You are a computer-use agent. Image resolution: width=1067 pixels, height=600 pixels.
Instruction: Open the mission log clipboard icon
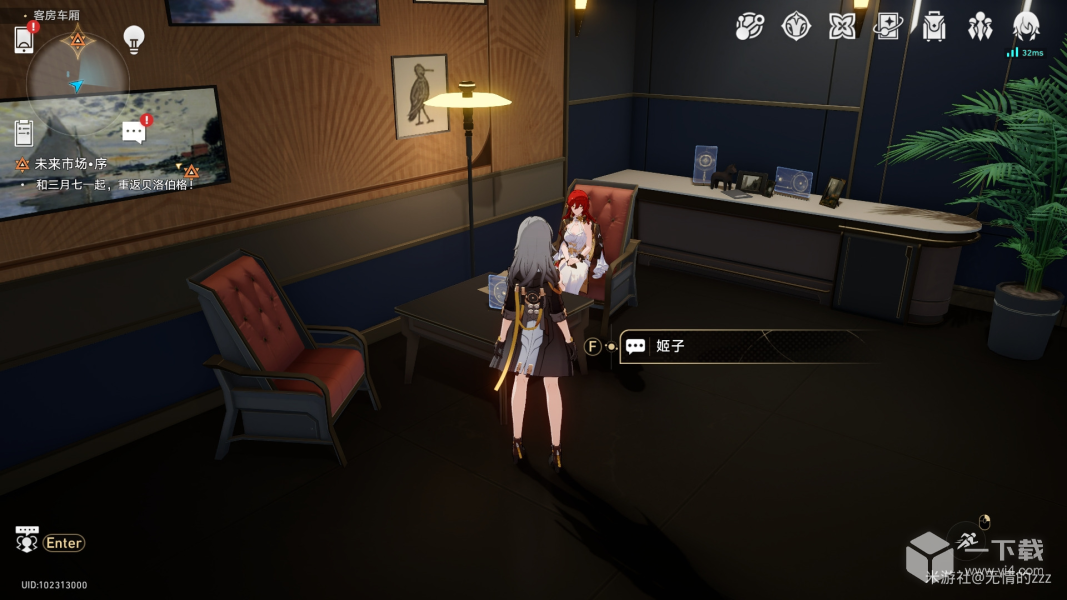click(24, 131)
